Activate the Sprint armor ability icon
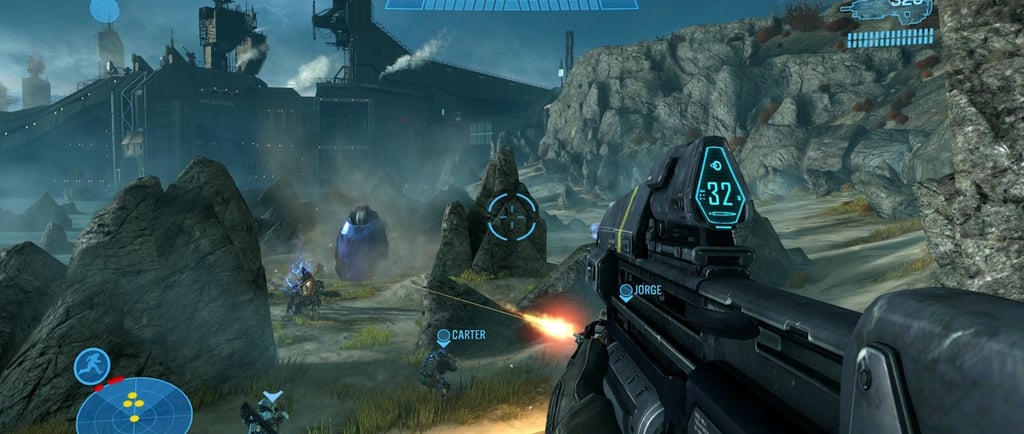 (91, 366)
